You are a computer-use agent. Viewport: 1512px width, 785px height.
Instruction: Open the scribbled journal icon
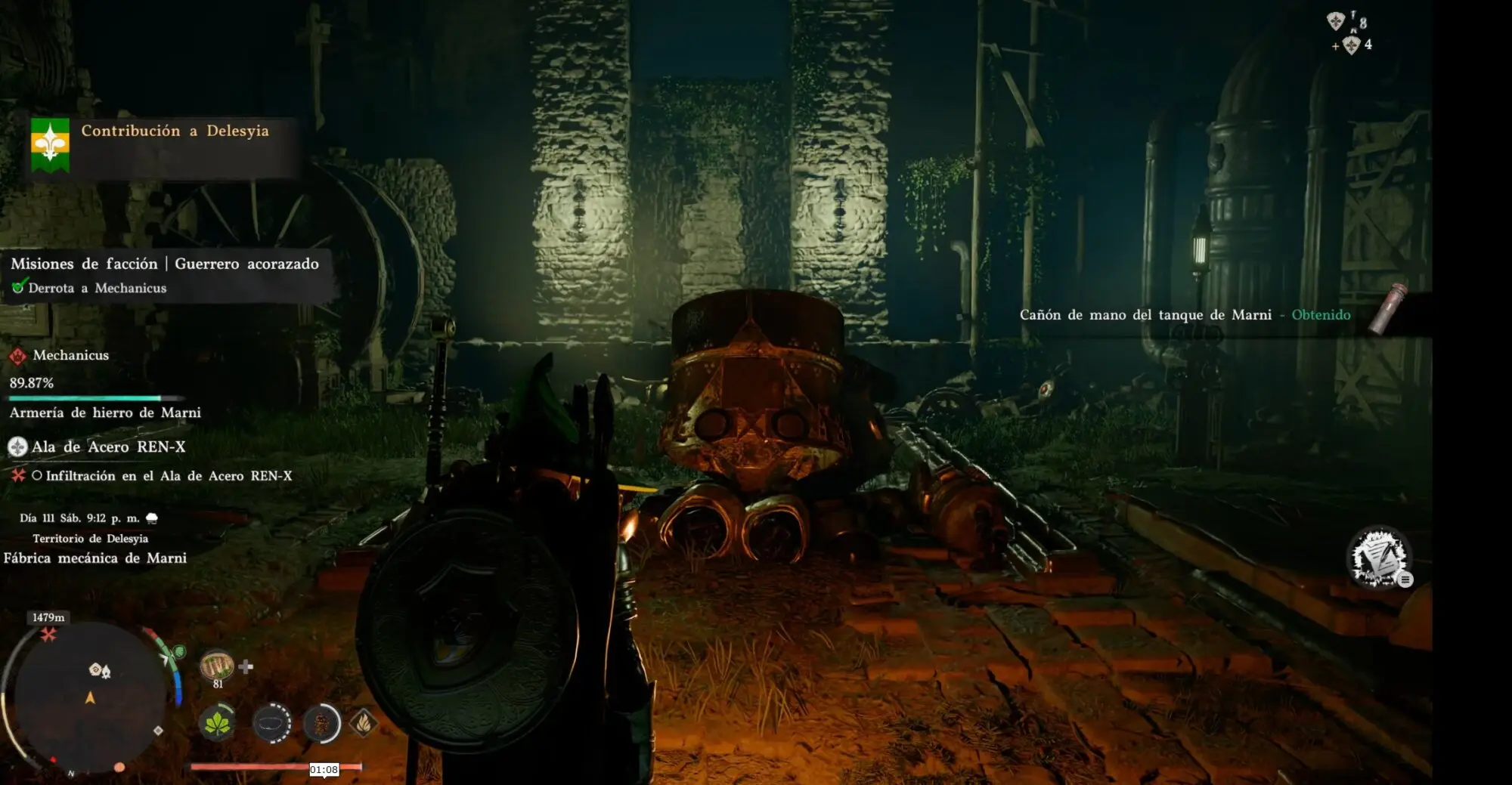point(1379,558)
